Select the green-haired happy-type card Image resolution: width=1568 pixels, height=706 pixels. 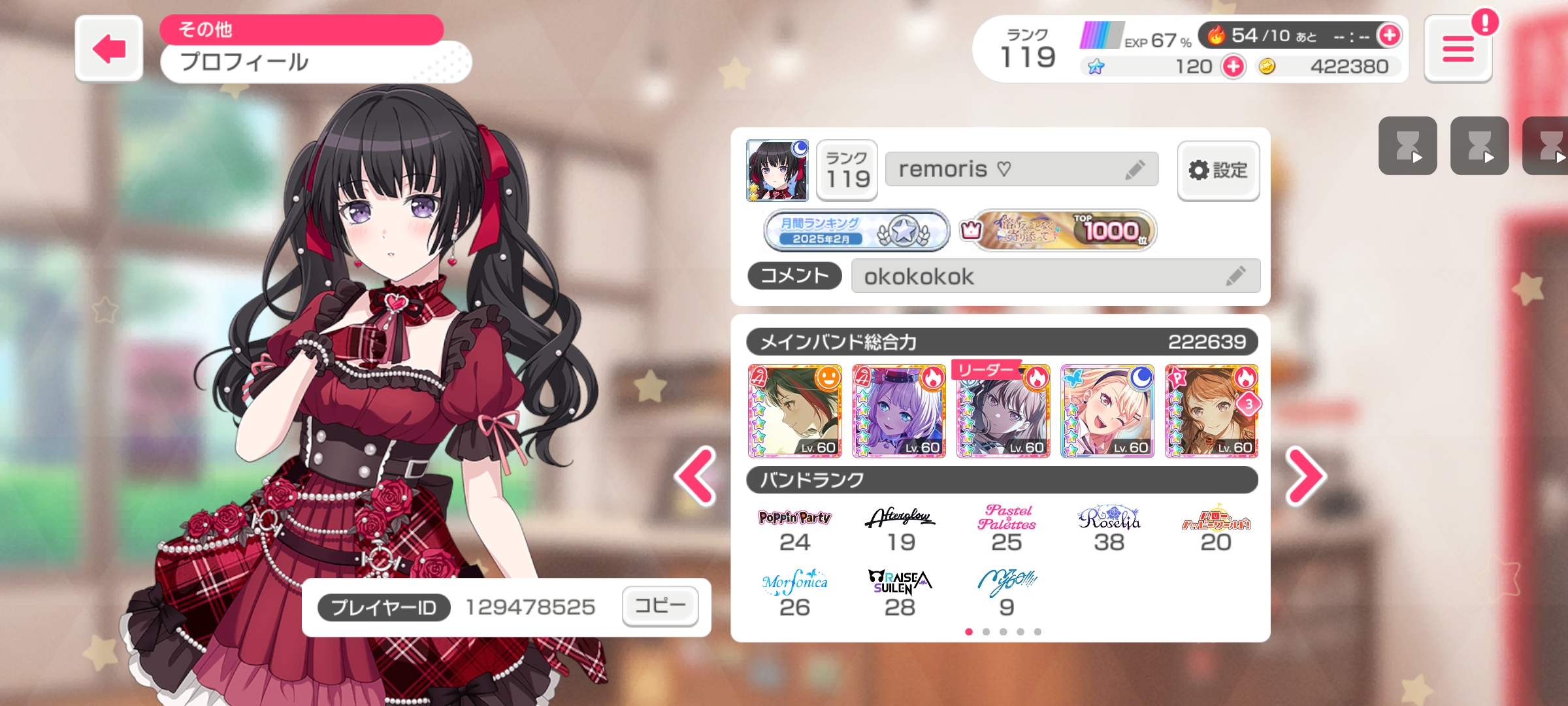[x=794, y=411]
